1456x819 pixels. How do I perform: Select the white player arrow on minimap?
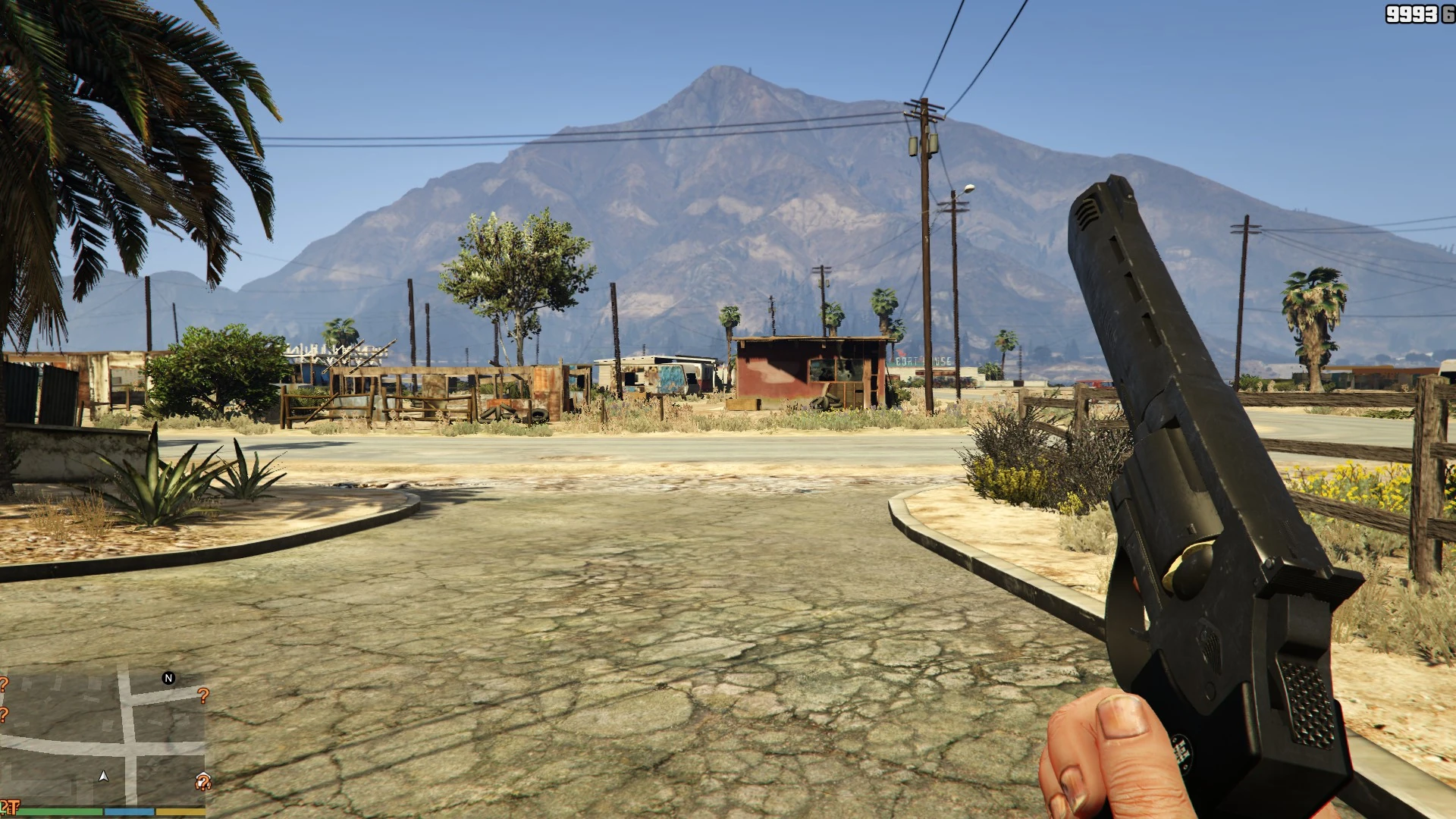click(x=104, y=777)
